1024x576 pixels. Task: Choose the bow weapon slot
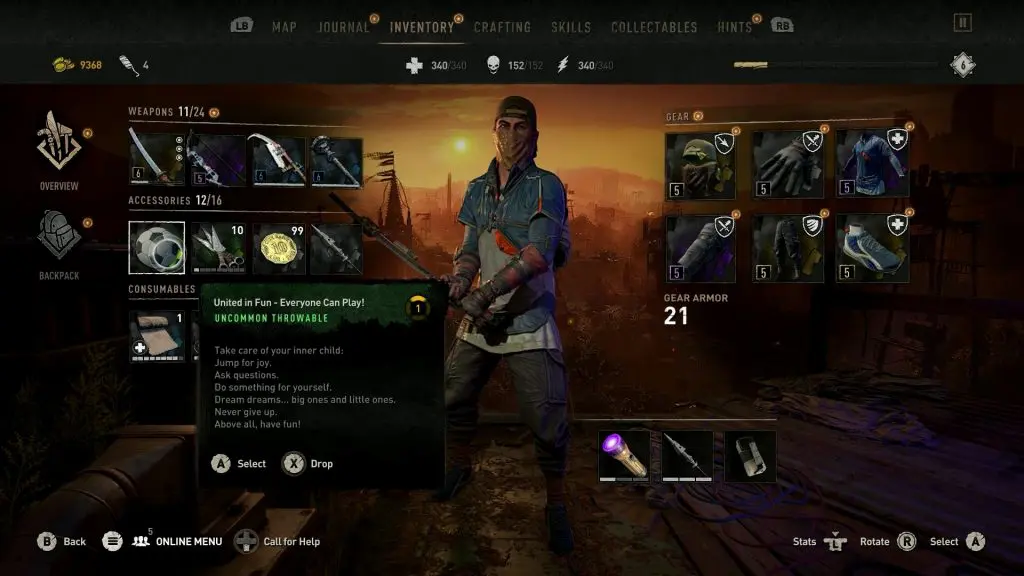(x=216, y=160)
